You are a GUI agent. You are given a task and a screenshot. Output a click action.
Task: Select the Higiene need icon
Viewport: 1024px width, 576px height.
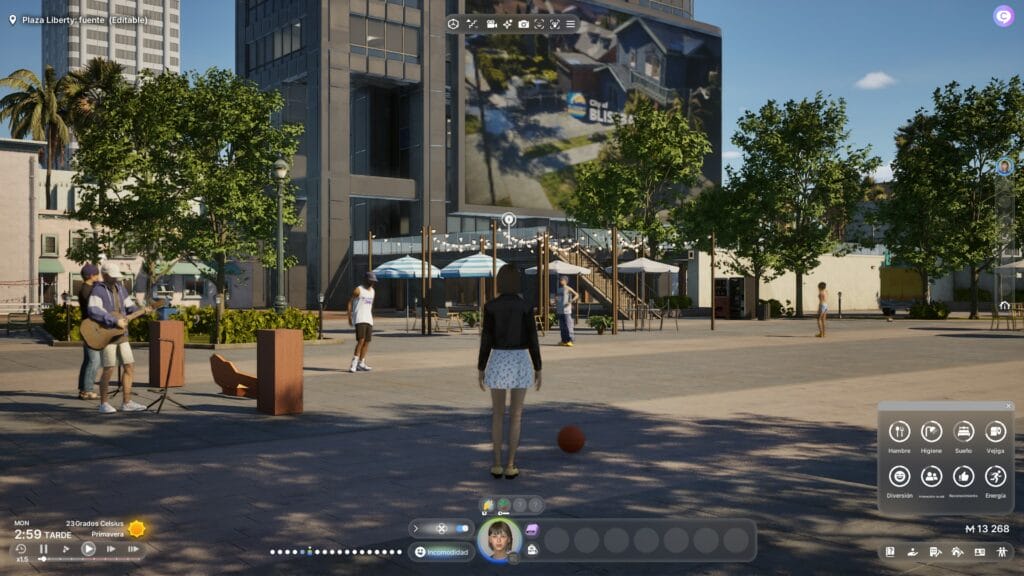coord(931,431)
